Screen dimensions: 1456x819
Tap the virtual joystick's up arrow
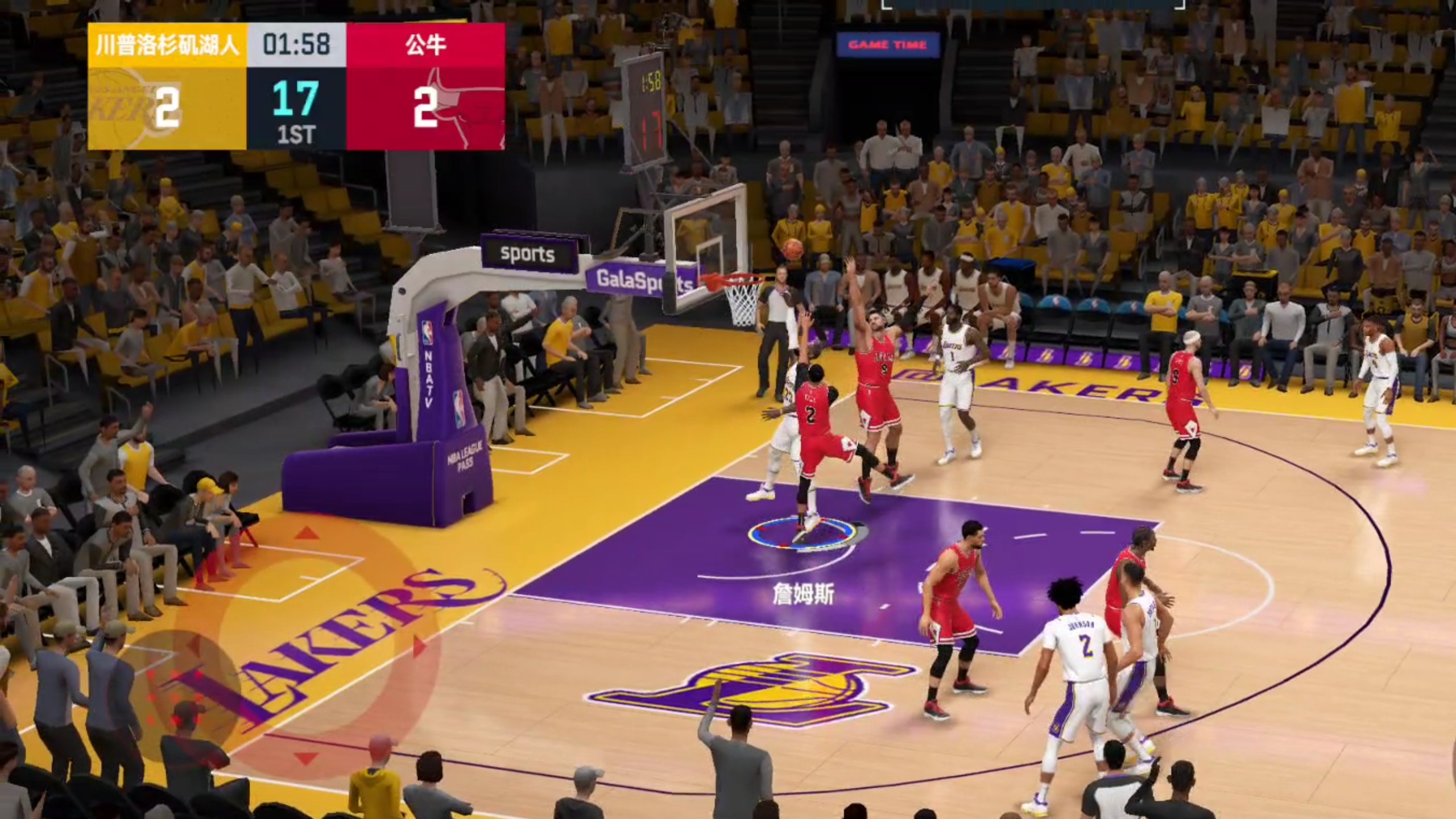(x=307, y=533)
